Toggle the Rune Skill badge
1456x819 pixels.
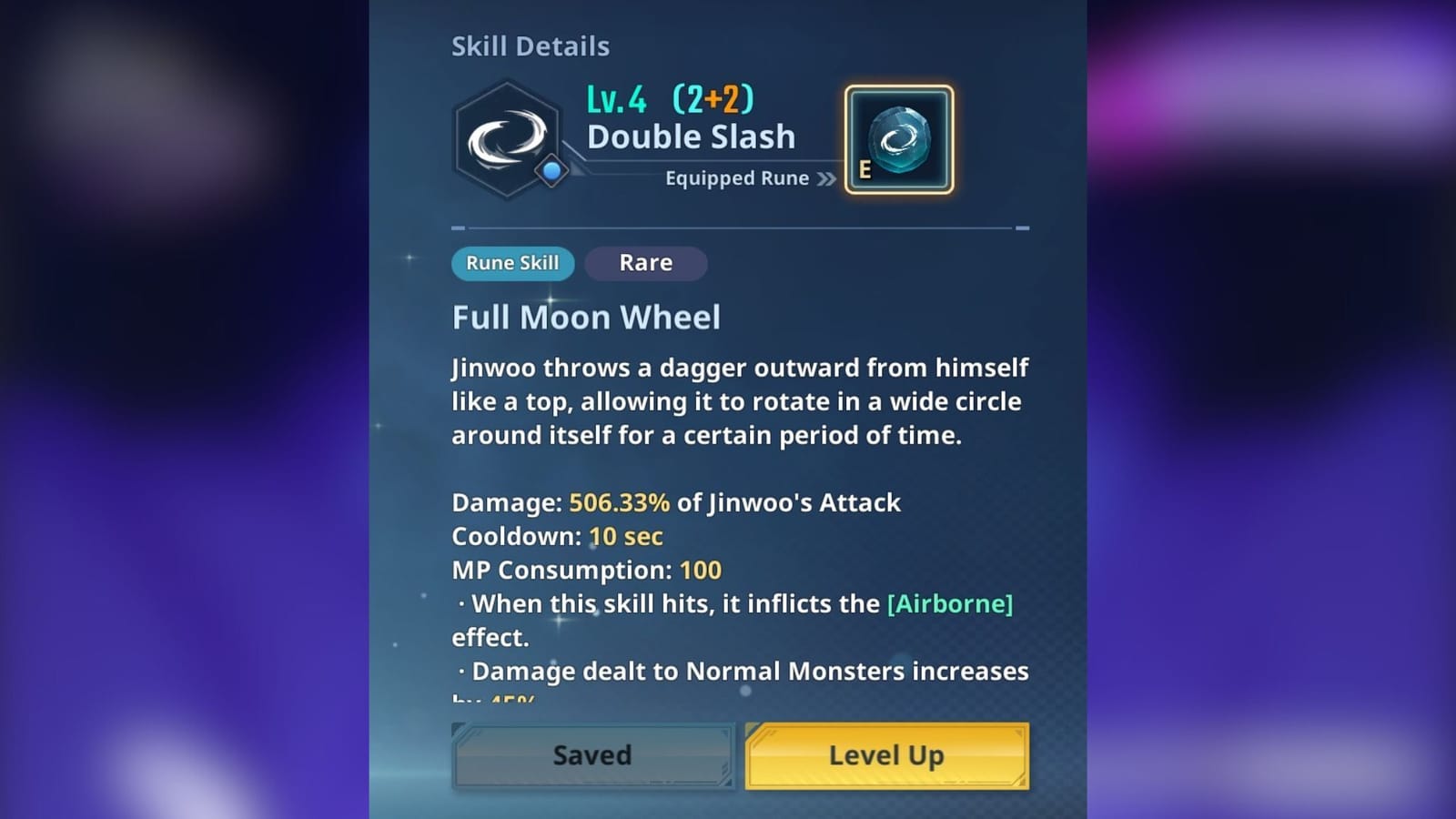point(512,263)
